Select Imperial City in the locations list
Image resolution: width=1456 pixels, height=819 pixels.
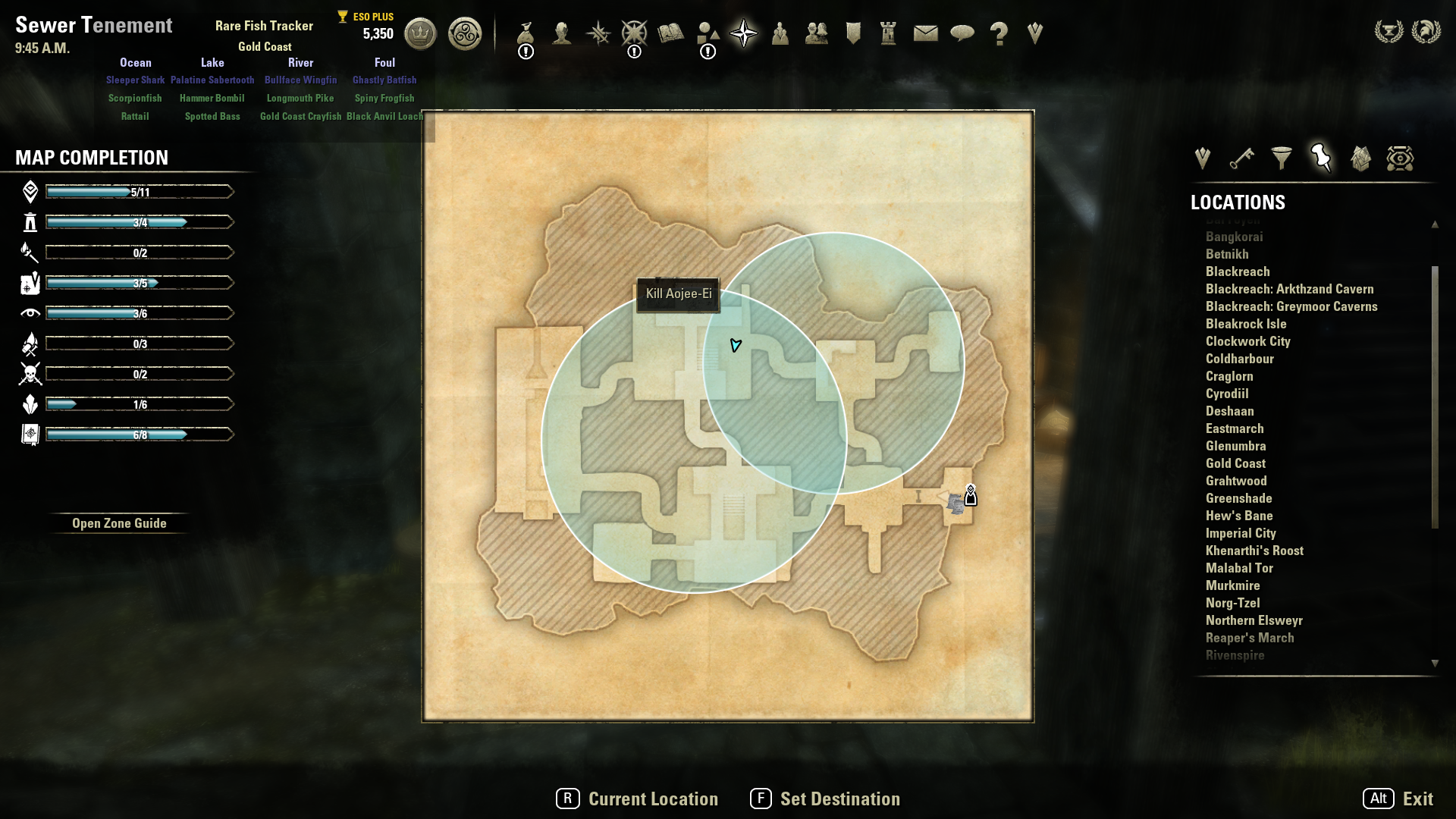tap(1241, 533)
